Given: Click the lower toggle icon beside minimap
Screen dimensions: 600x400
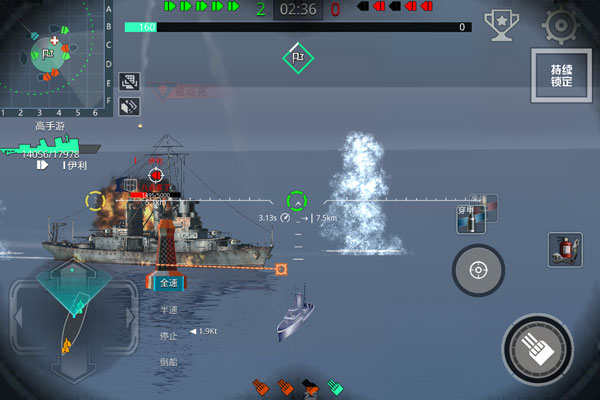Looking at the screenshot, I should (127, 104).
